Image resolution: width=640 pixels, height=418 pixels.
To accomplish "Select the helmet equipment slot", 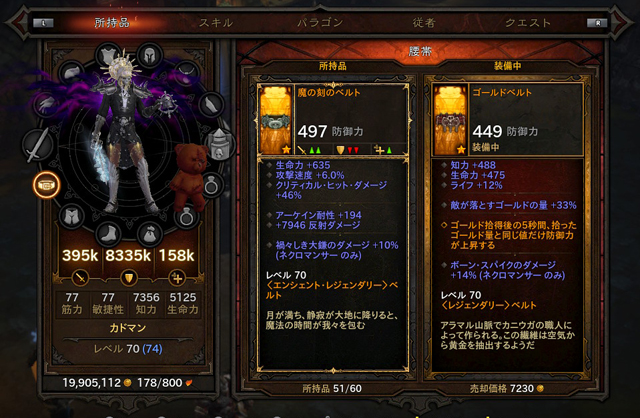I will tap(150, 55).
